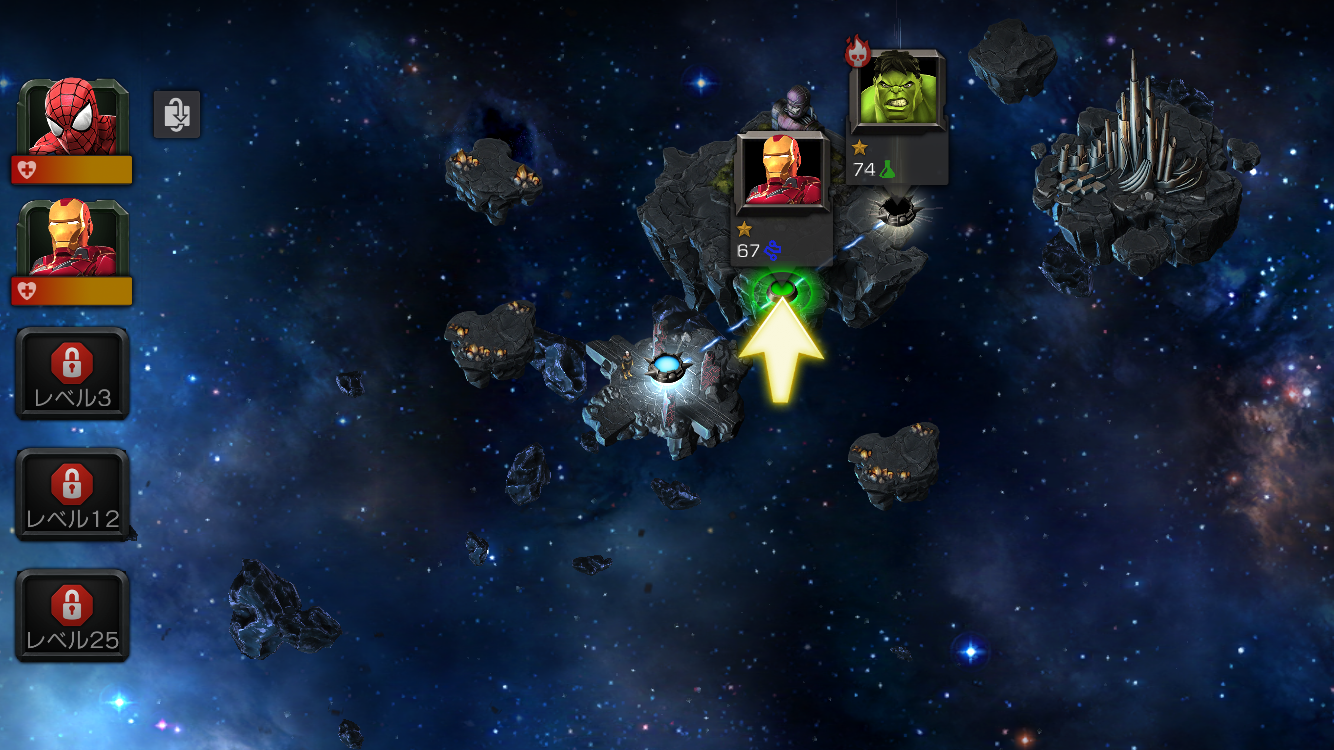Select Spider-Man in the team roster
The width and height of the screenshot is (1334, 750).
click(73, 130)
